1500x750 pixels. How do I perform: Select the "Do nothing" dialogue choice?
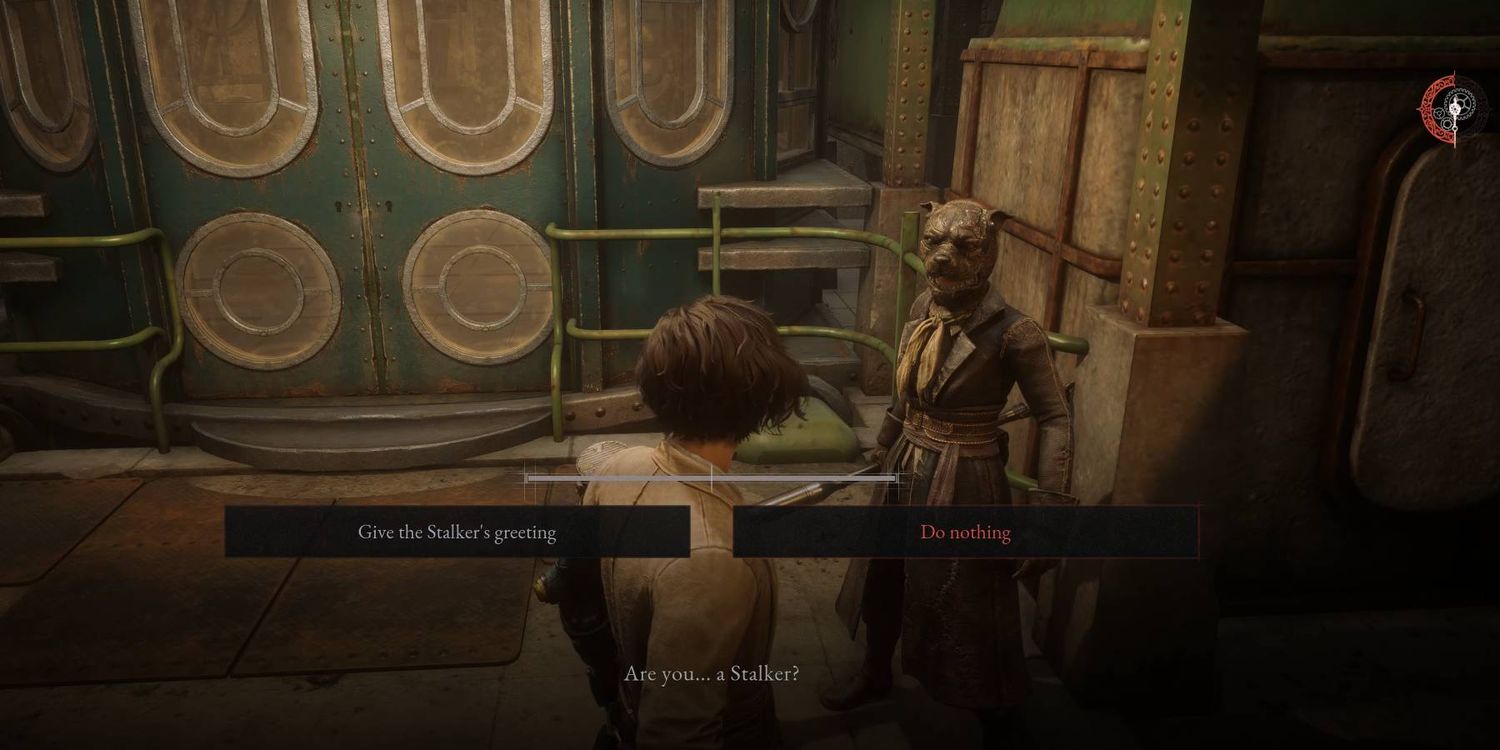coord(965,532)
